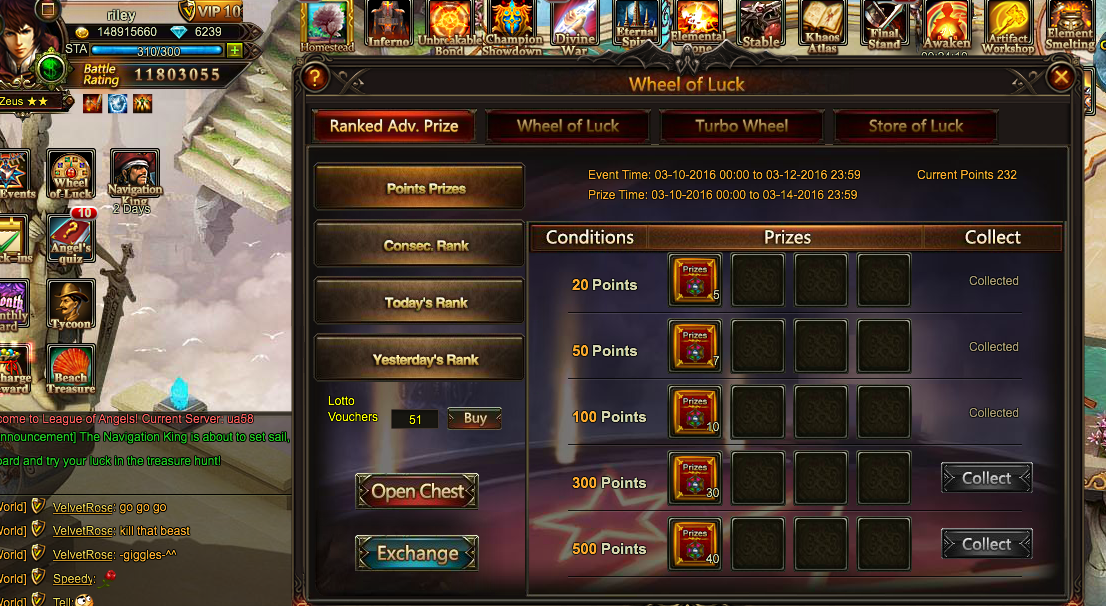
Task: Collect the 300 Points prize
Action: pos(986,479)
